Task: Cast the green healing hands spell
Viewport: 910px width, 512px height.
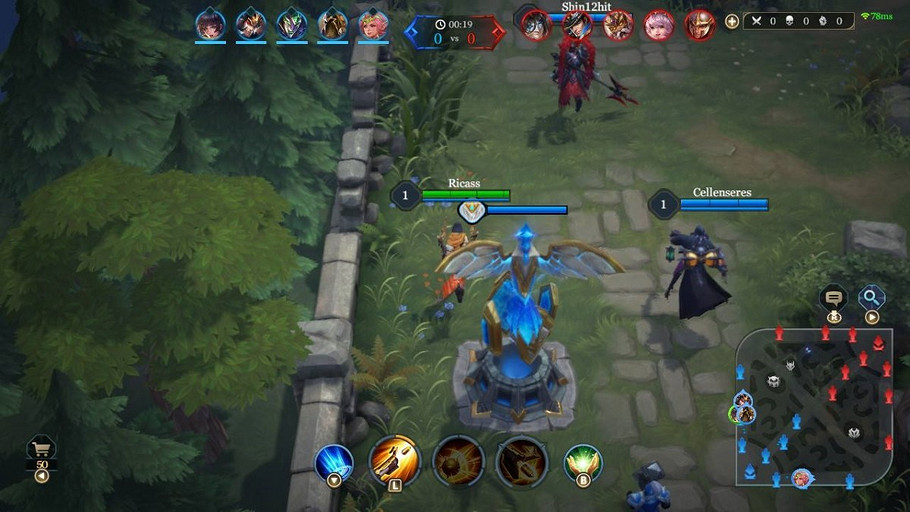Action: (582, 463)
